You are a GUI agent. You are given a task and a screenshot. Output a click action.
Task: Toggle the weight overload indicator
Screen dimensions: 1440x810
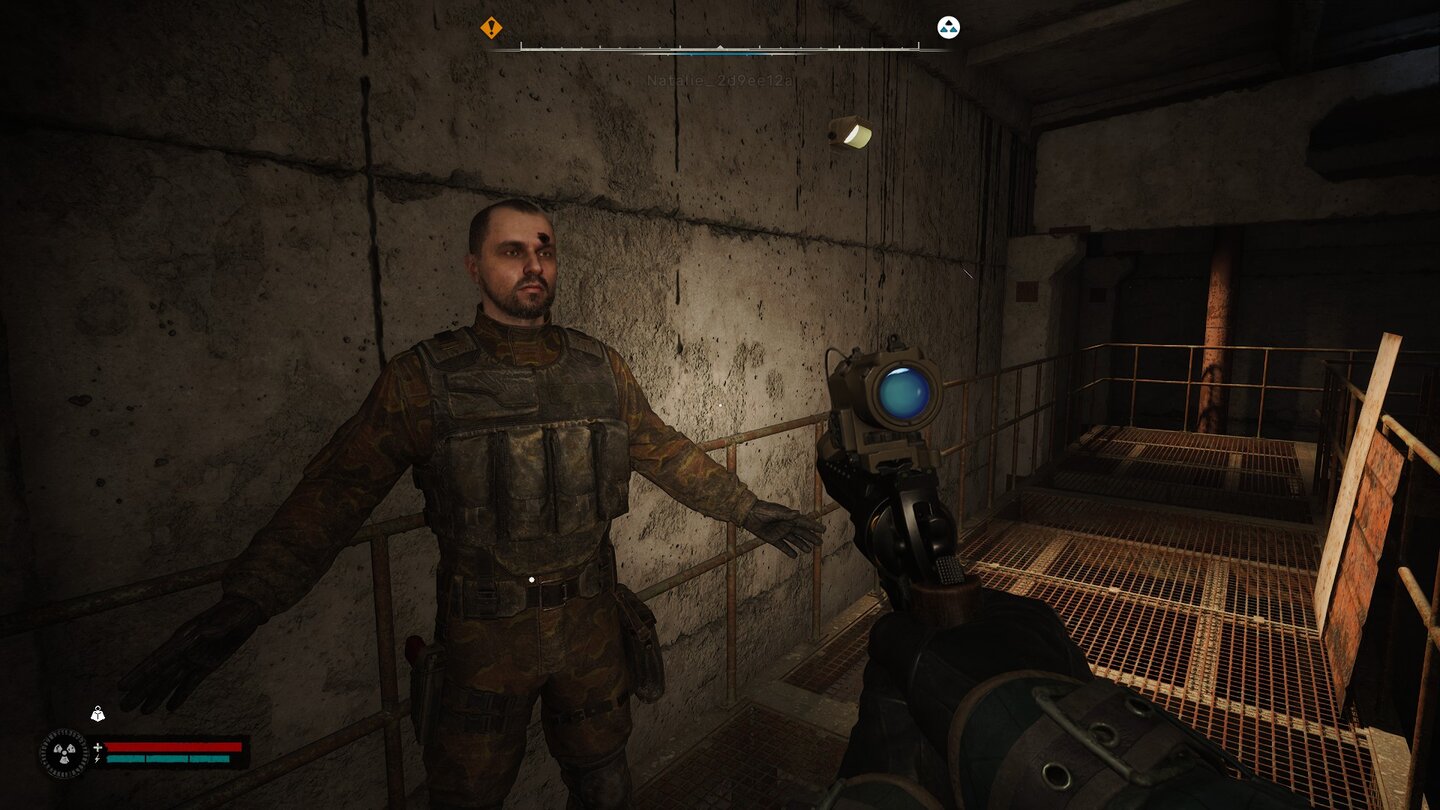[96, 713]
